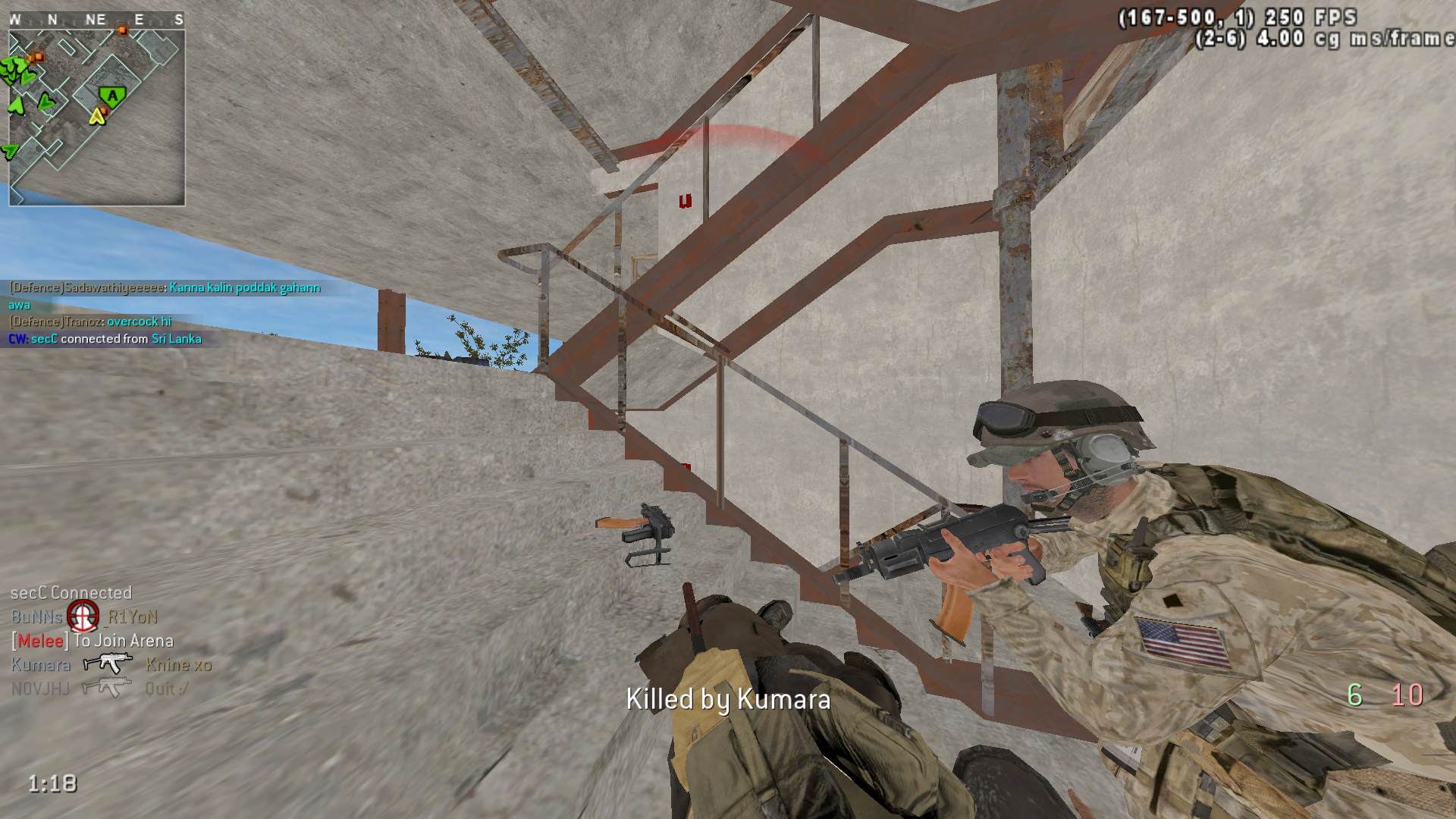Click the NOVJHJ kill feed row
The height and width of the screenshot is (819, 1456).
coord(99,689)
